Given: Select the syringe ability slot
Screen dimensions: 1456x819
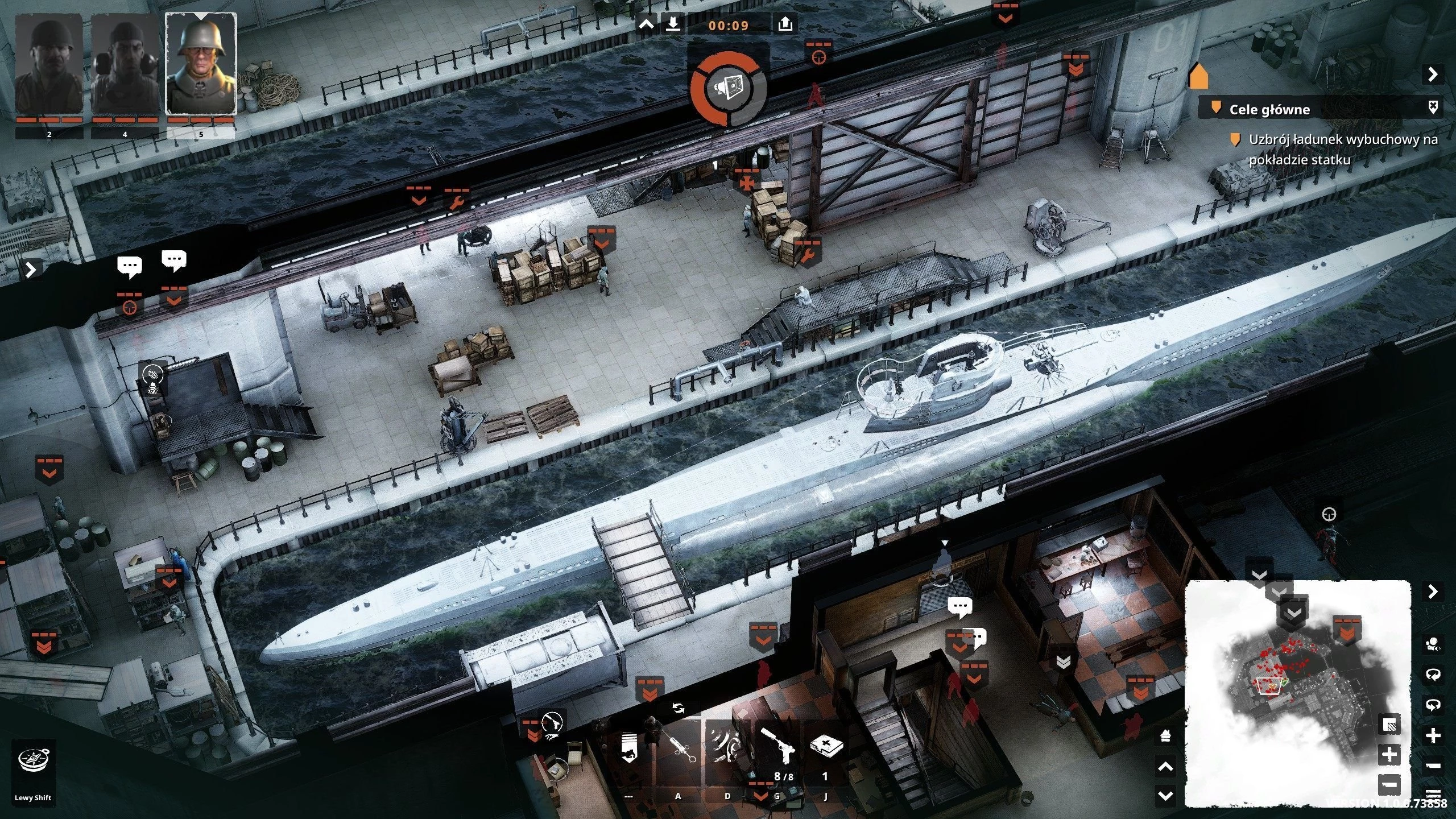Looking at the screenshot, I should 678,746.
